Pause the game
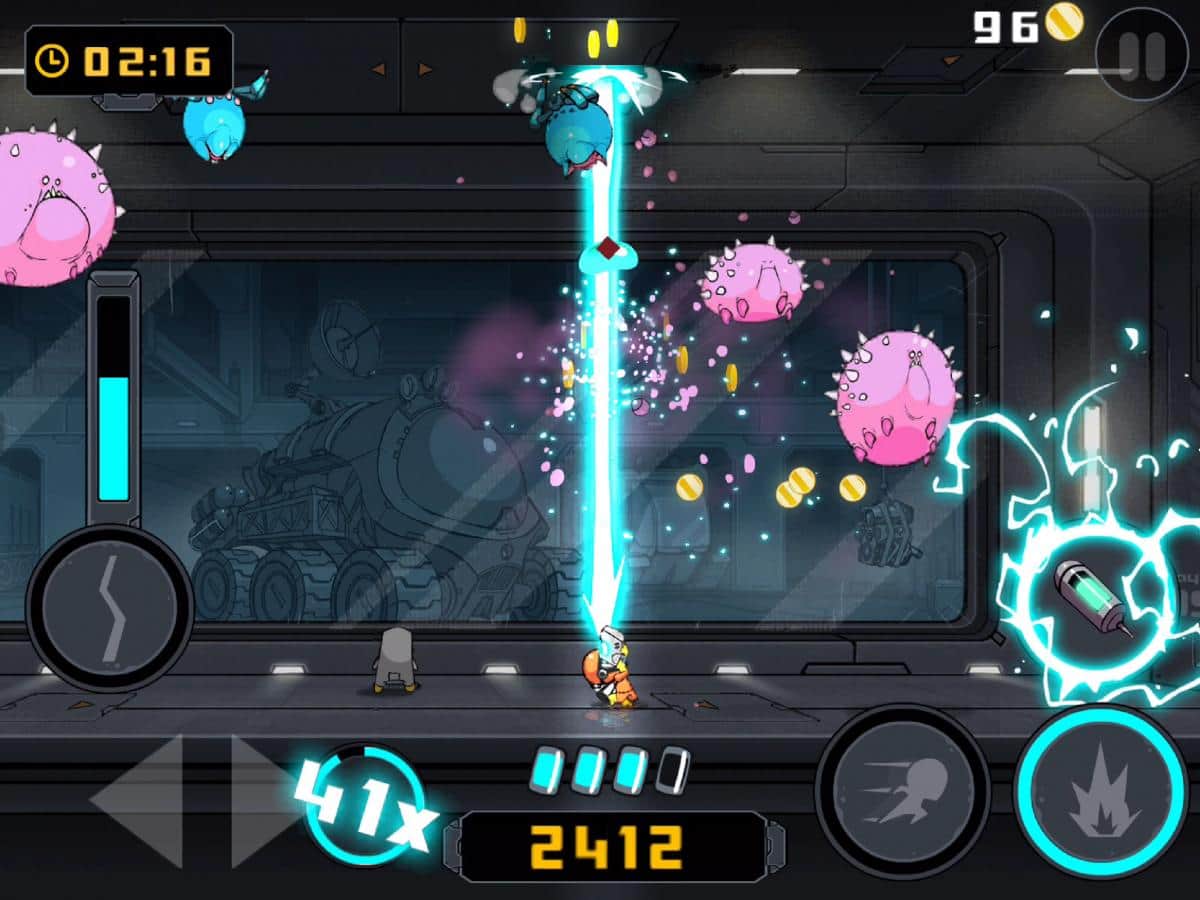This screenshot has height=900, width=1200. click(1141, 55)
